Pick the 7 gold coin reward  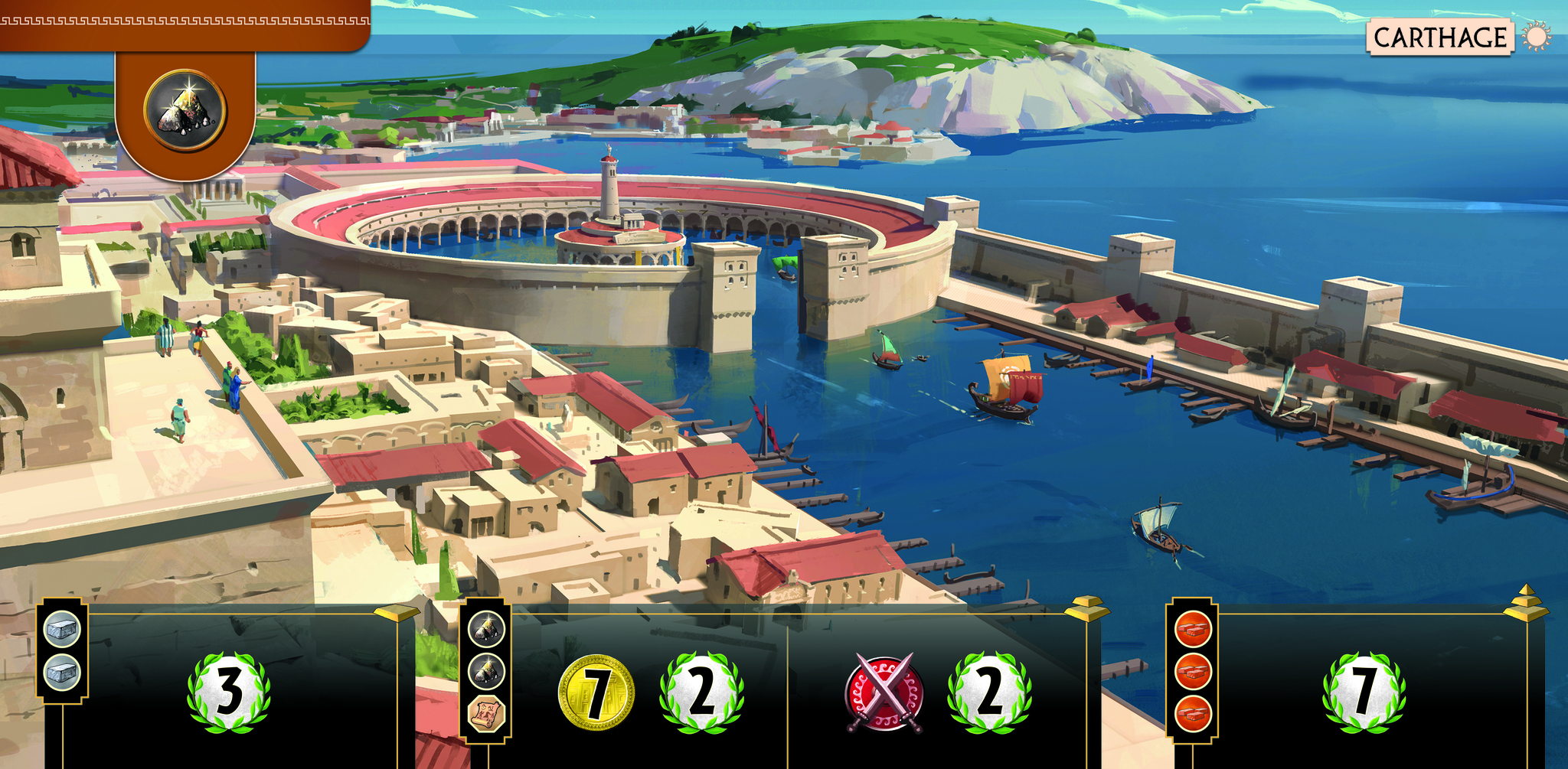click(596, 692)
